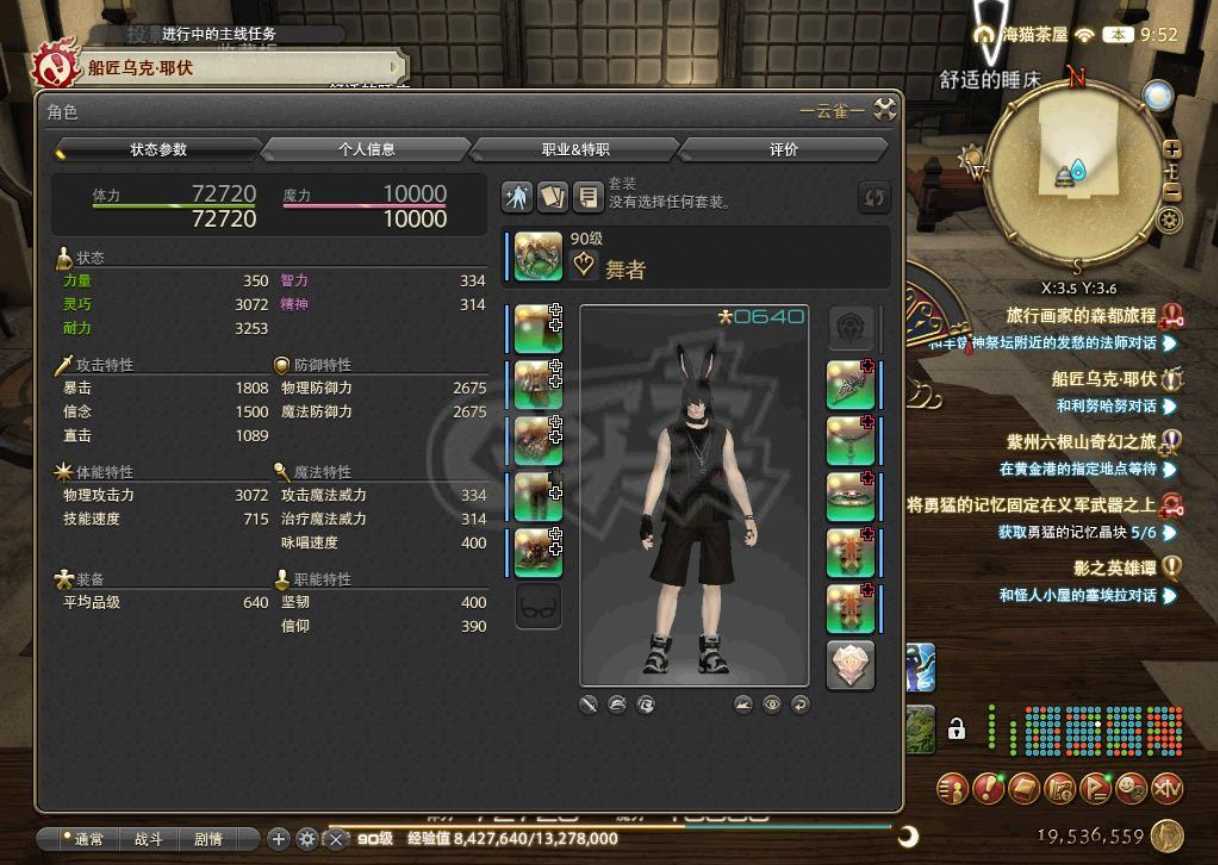This screenshot has height=865, width=1218.
Task: Toggle the eye icon below character preview
Action: tap(772, 705)
